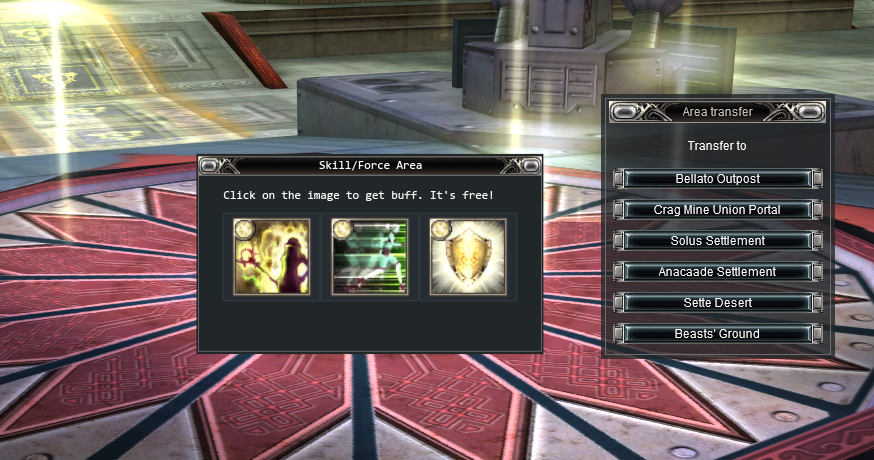Activate the golden shield buff
The height and width of the screenshot is (460, 874).
point(468,257)
